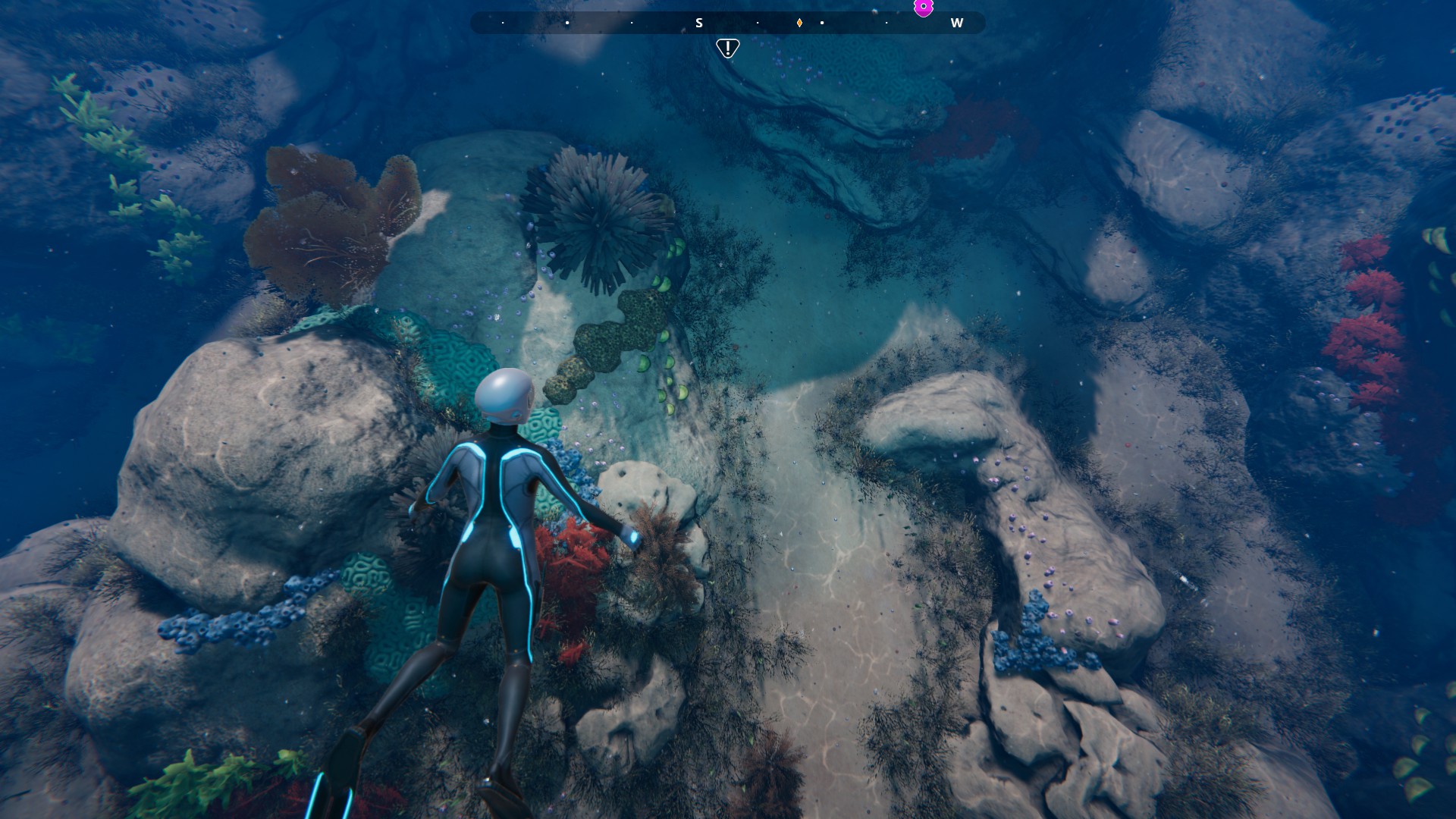Image resolution: width=1456 pixels, height=819 pixels.
Task: Select the magenta waypoint marker on compass
Action: click(x=923, y=8)
